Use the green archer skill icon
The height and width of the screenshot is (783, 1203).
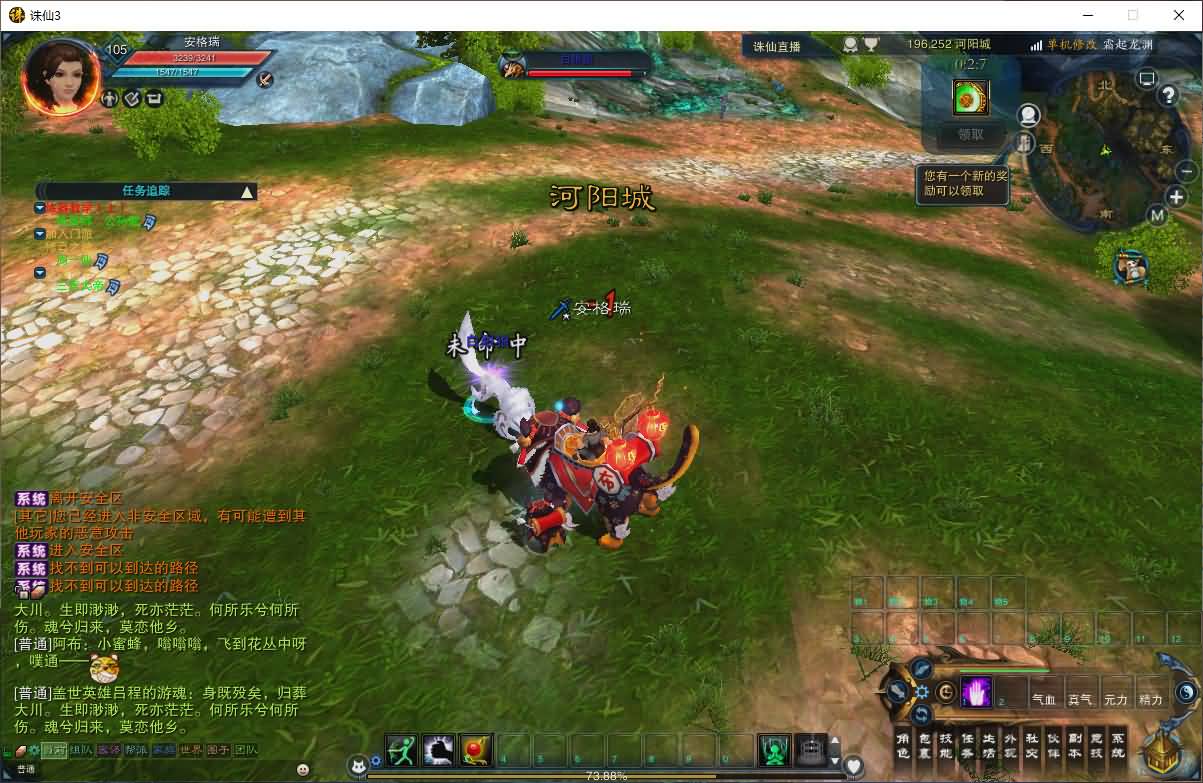click(402, 749)
